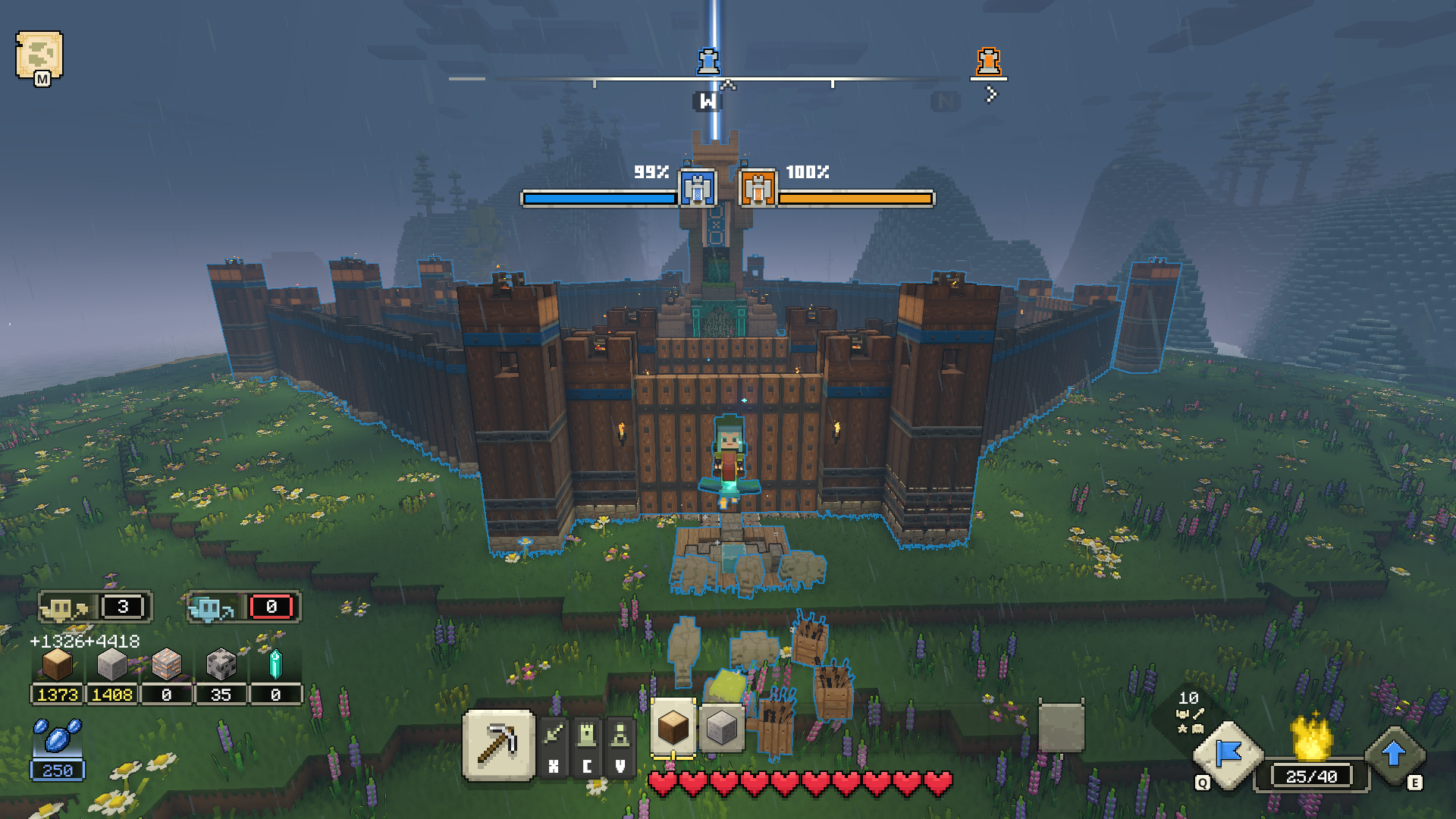Image resolution: width=1456 pixels, height=819 pixels.
Task: Select the wood block gather slot
Action: point(673,727)
